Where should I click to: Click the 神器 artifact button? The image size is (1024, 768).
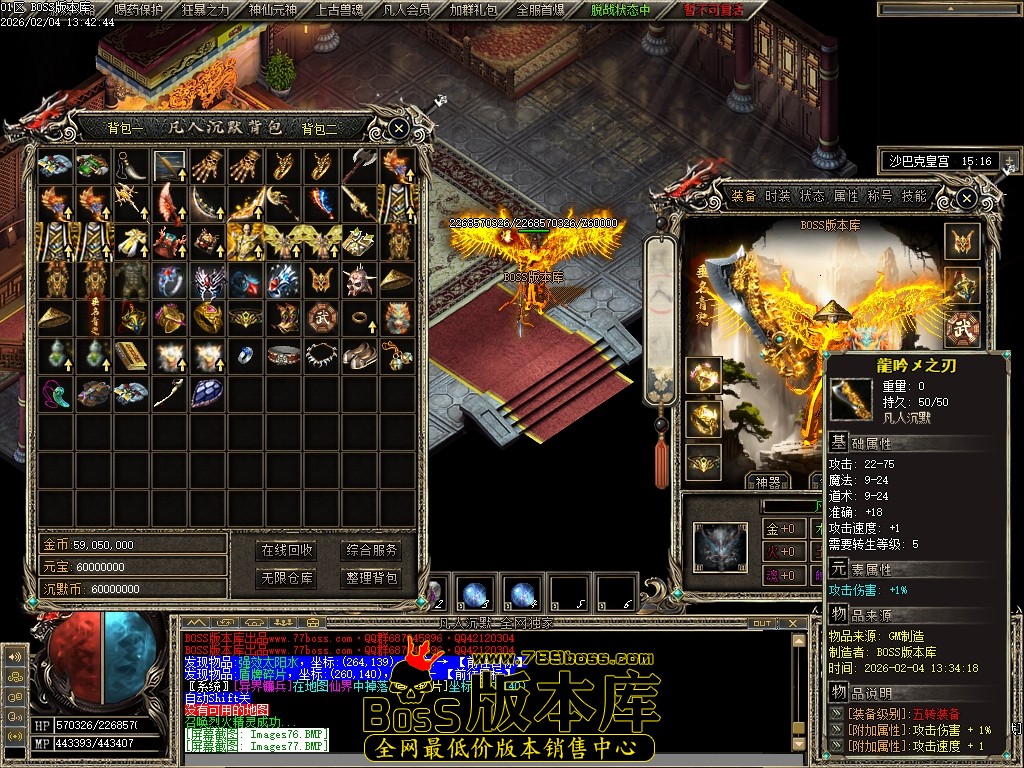[x=768, y=482]
